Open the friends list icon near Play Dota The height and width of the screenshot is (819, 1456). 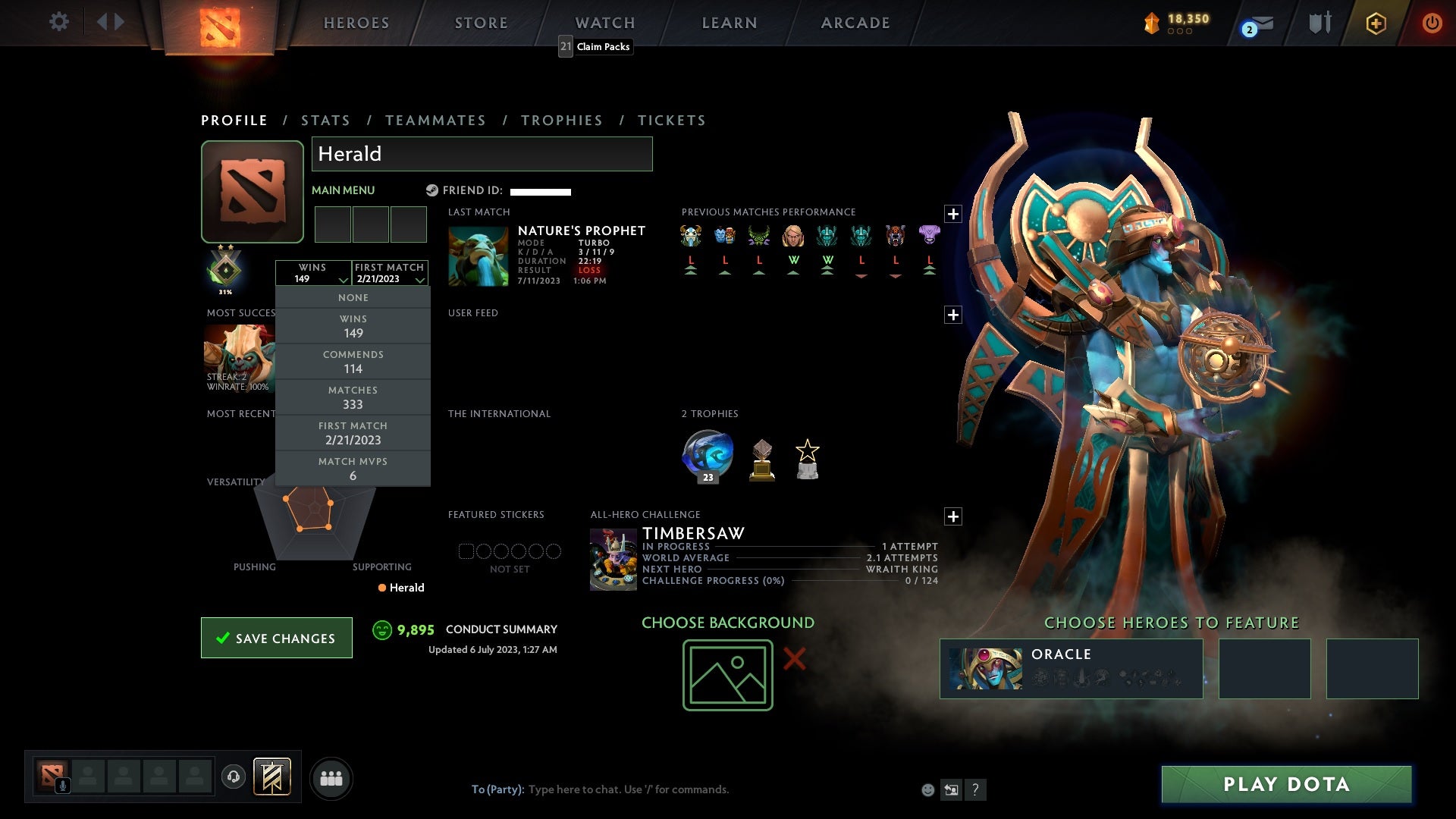tap(331, 777)
